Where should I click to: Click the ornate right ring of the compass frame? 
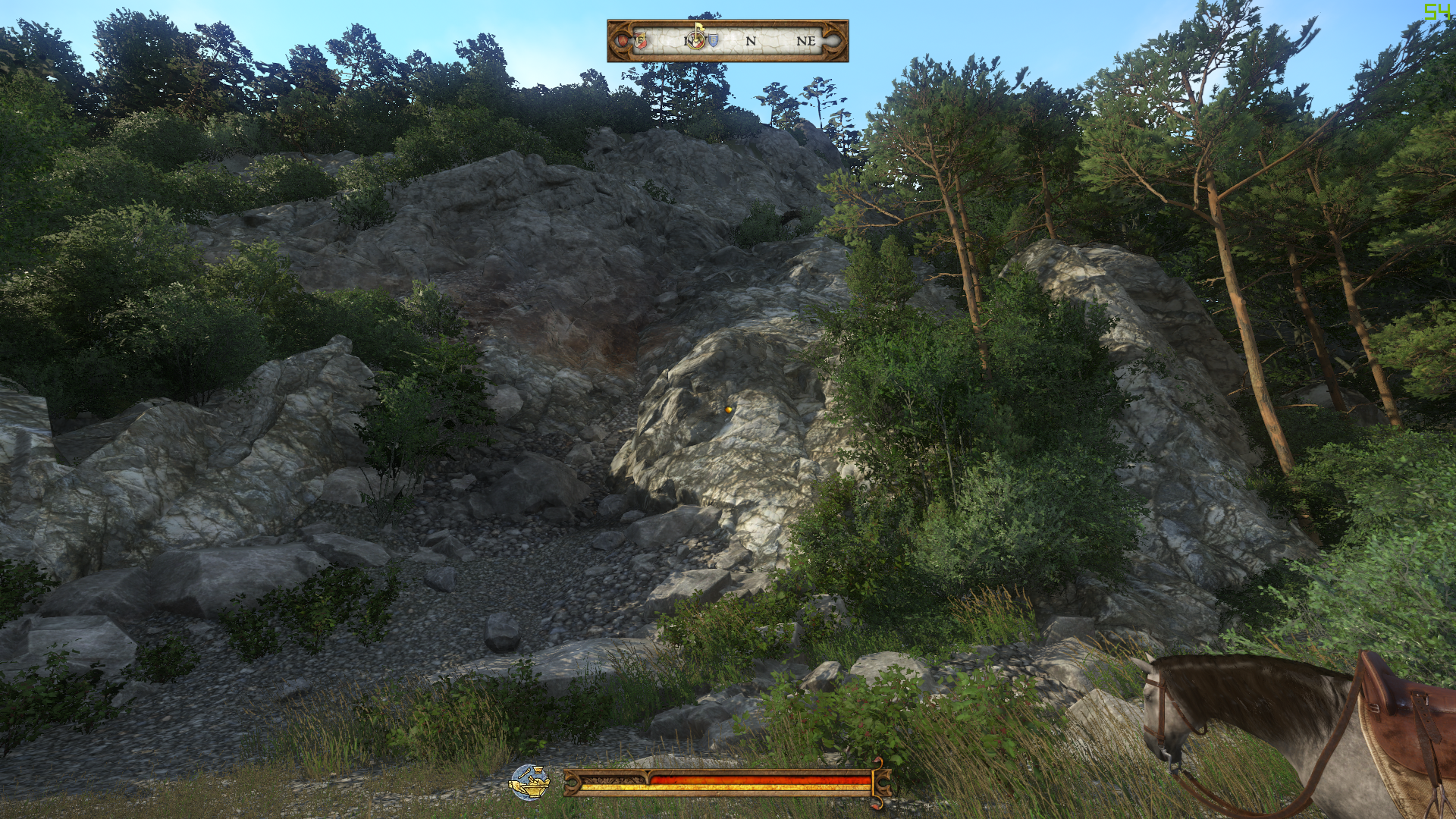coord(832,41)
